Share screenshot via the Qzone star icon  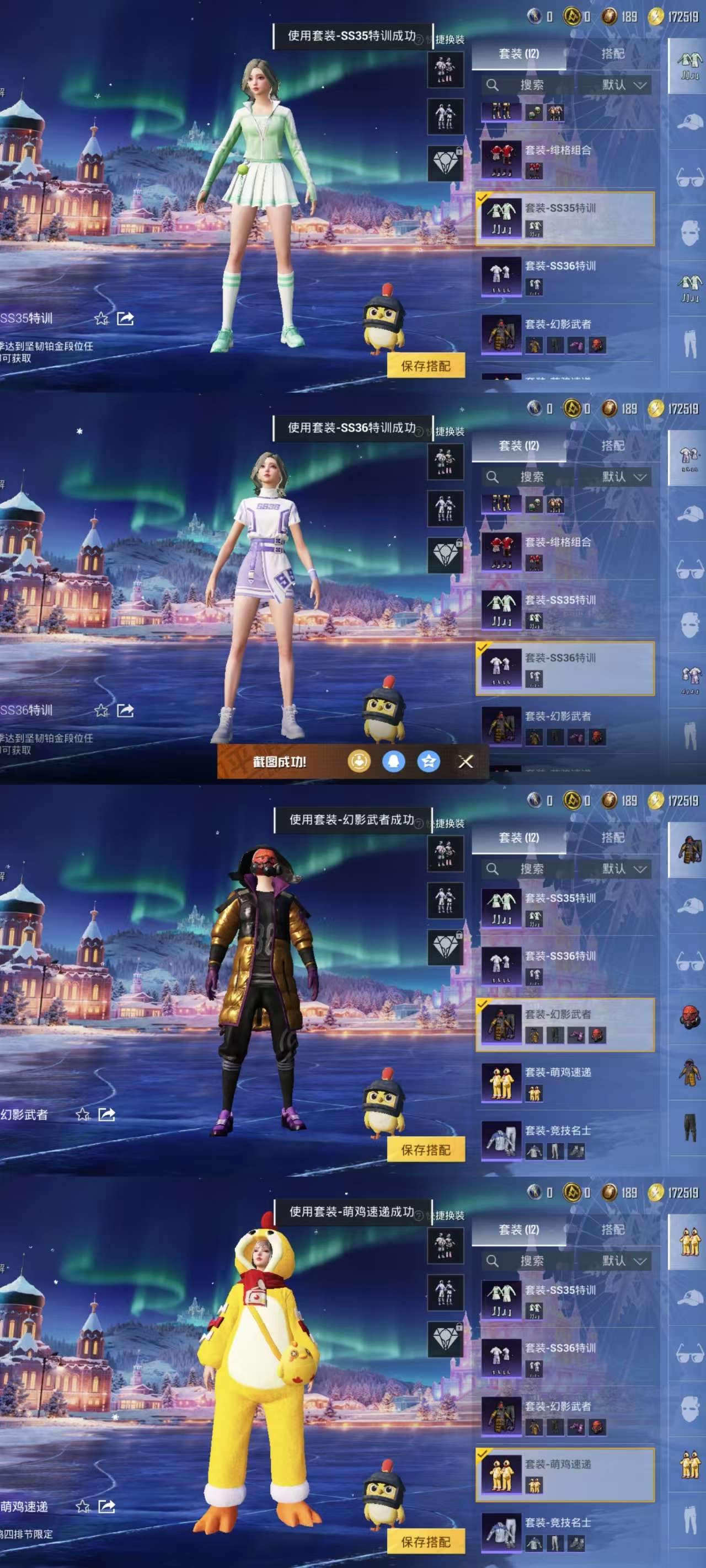pyautogui.click(x=429, y=761)
